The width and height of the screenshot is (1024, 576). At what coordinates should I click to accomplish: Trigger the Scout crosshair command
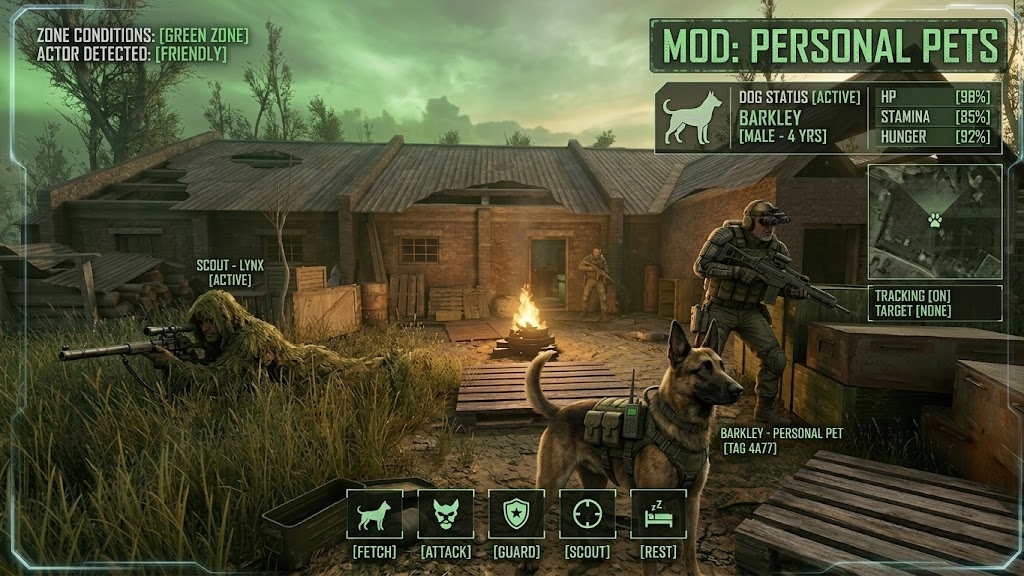[587, 514]
